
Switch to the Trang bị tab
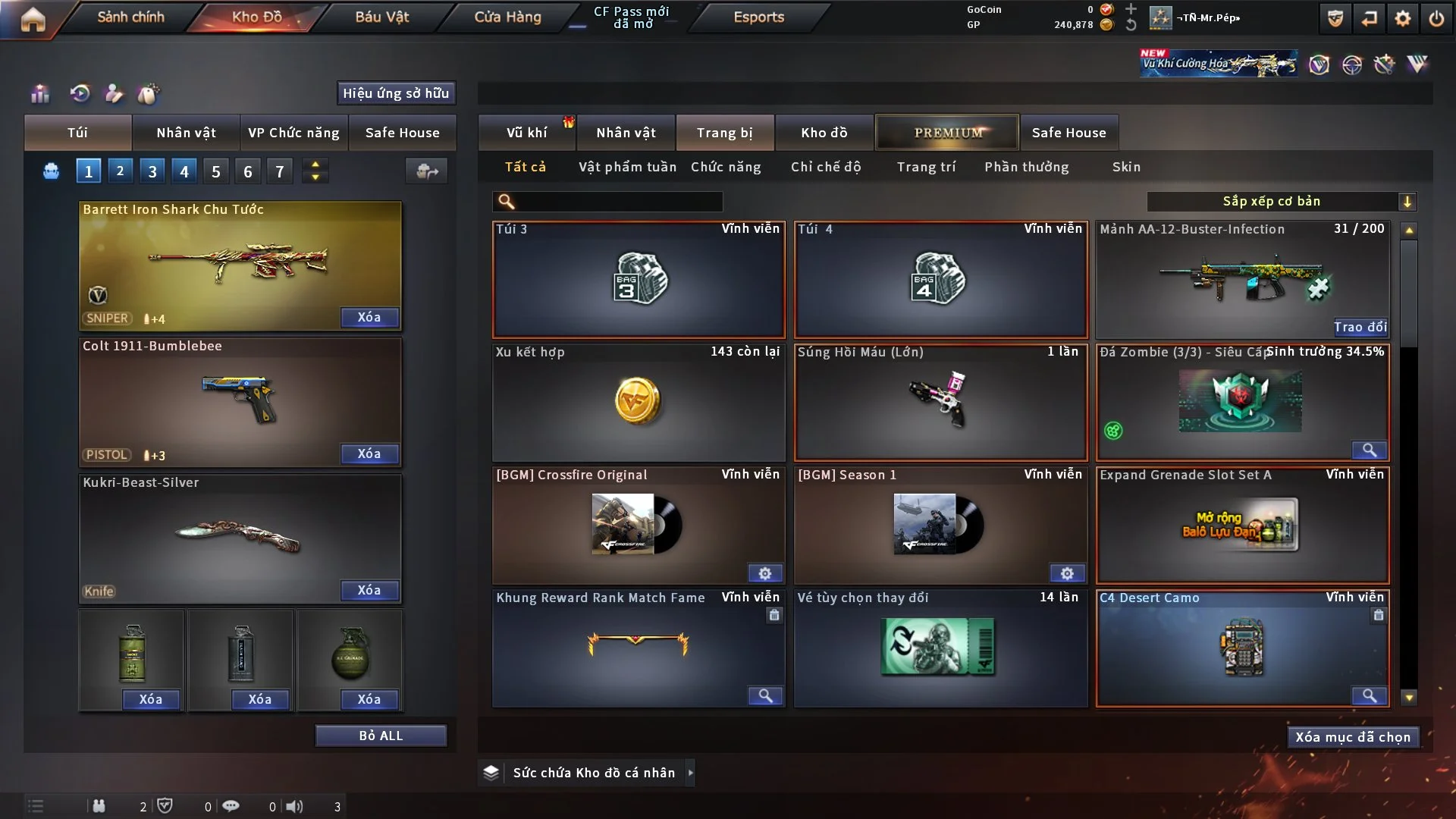point(724,133)
